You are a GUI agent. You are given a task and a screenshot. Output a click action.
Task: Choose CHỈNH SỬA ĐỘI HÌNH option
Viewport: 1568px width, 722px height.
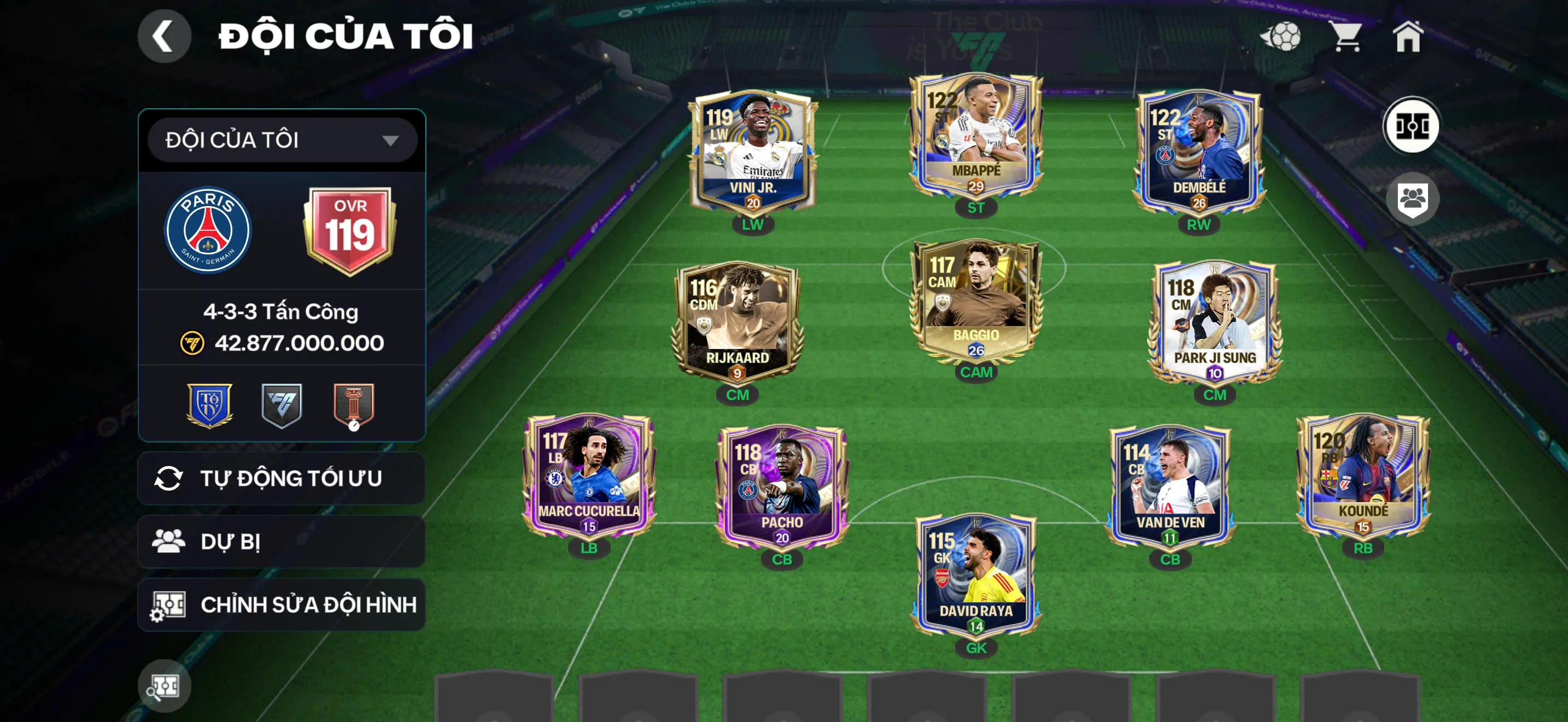click(x=281, y=604)
